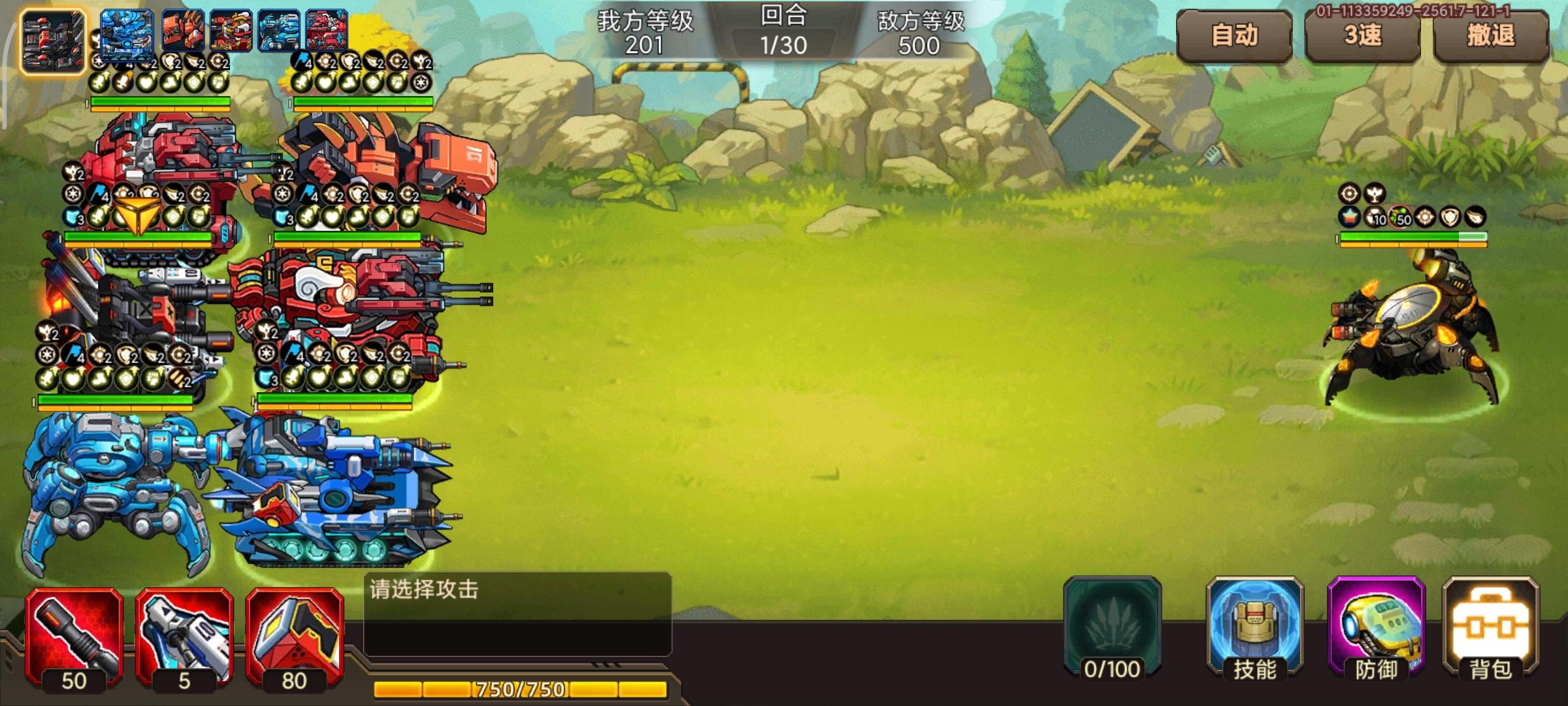
Task: Switch battle speed using the 3速 button
Action: [1363, 37]
